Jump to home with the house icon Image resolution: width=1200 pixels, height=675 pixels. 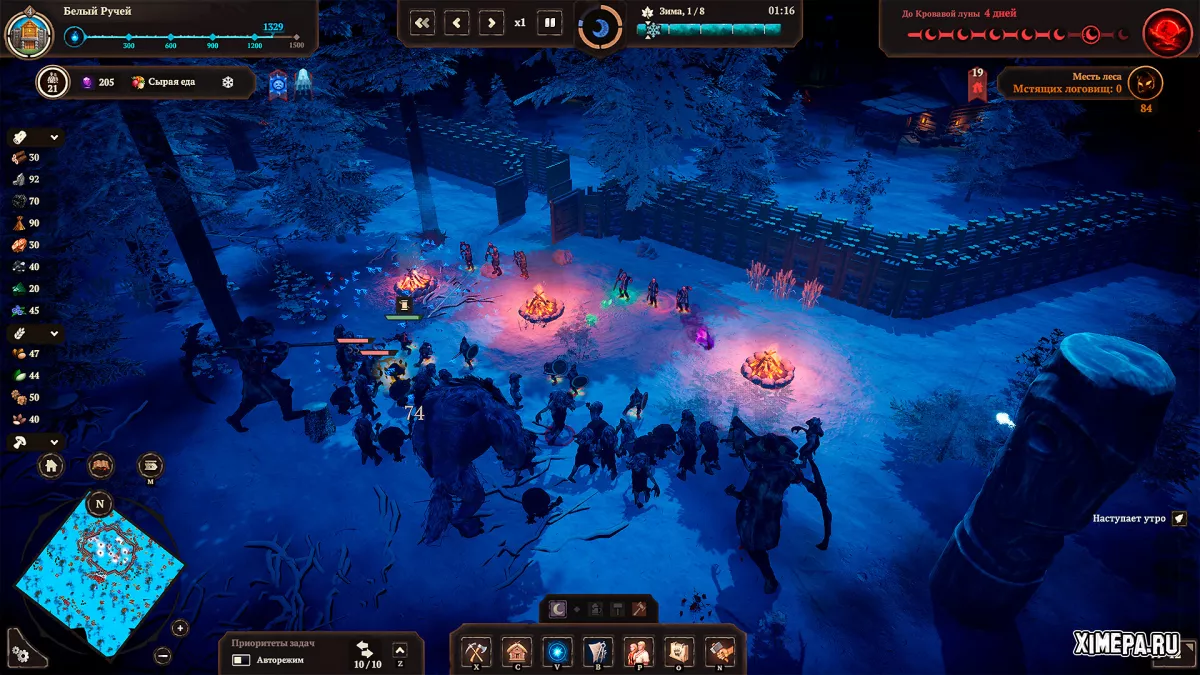click(x=52, y=466)
